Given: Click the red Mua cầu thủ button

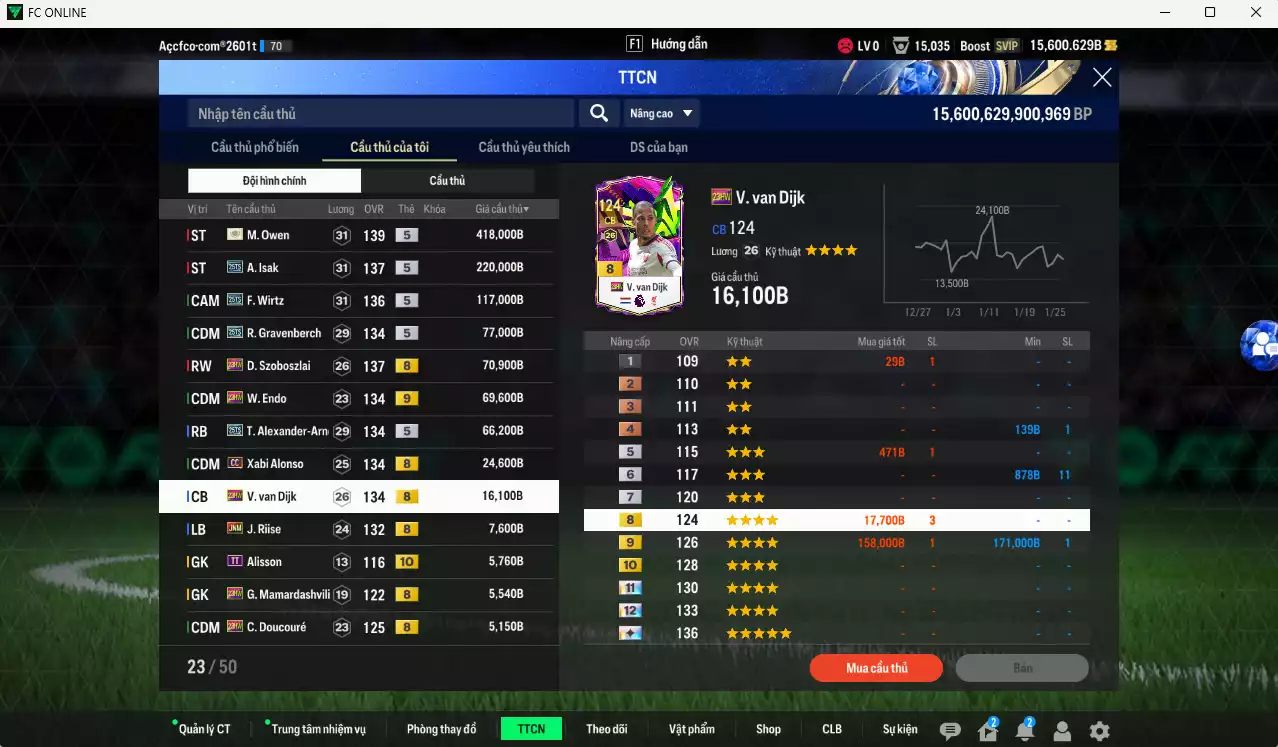Looking at the screenshot, I should pyautogui.click(x=876, y=668).
